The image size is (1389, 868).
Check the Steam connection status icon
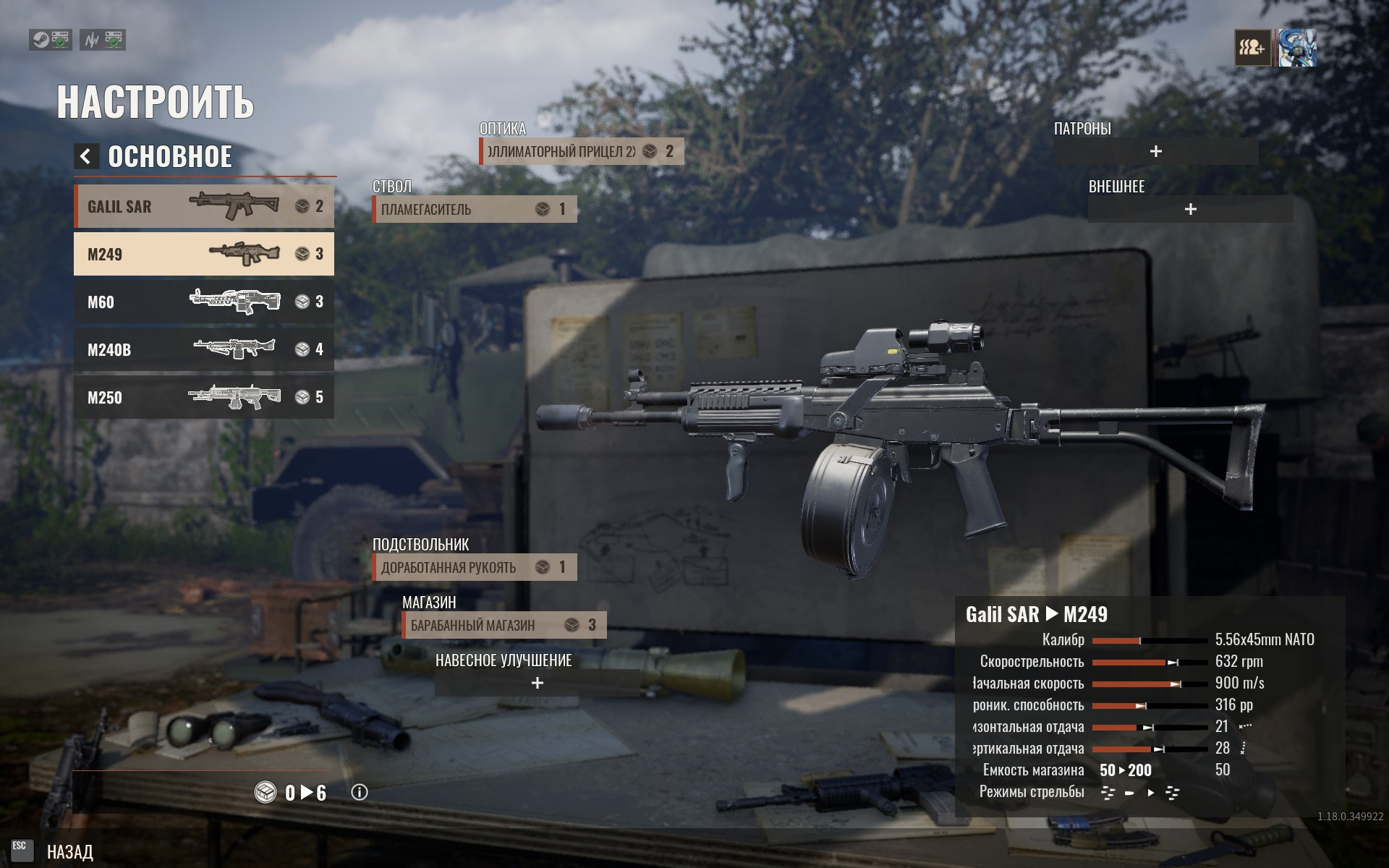point(50,40)
